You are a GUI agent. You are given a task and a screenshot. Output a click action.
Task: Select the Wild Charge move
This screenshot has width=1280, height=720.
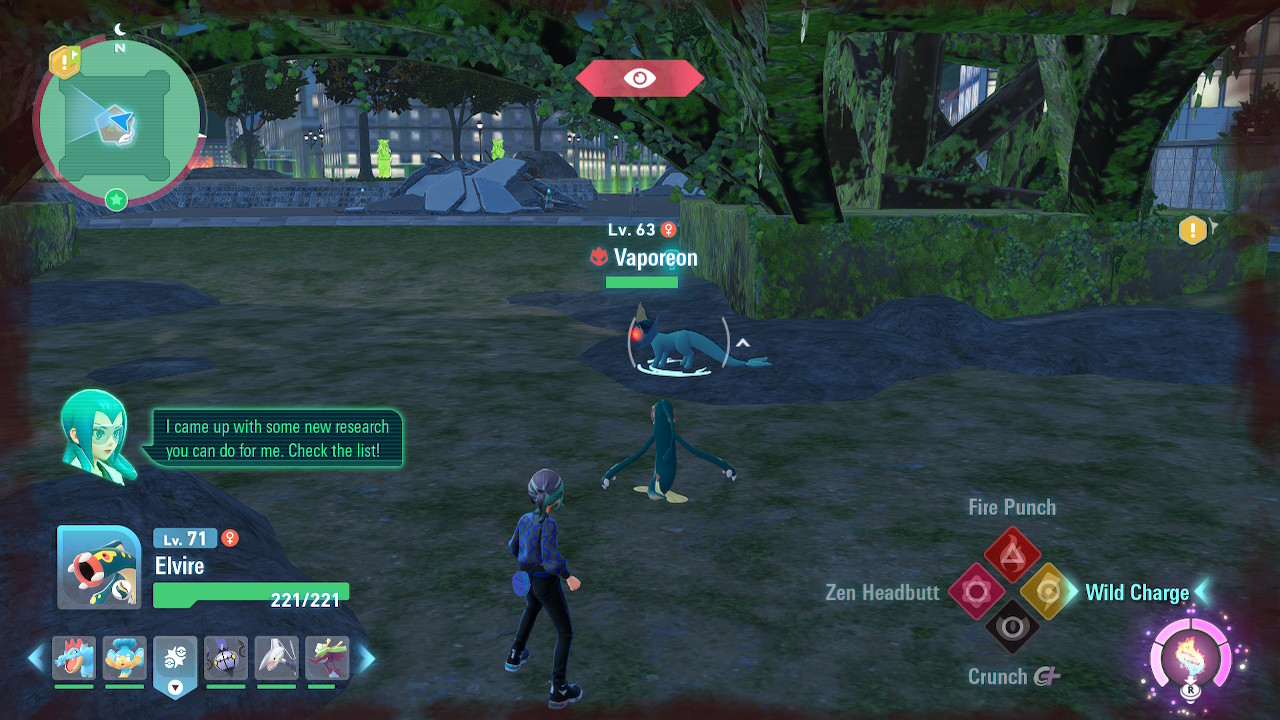pos(1048,592)
